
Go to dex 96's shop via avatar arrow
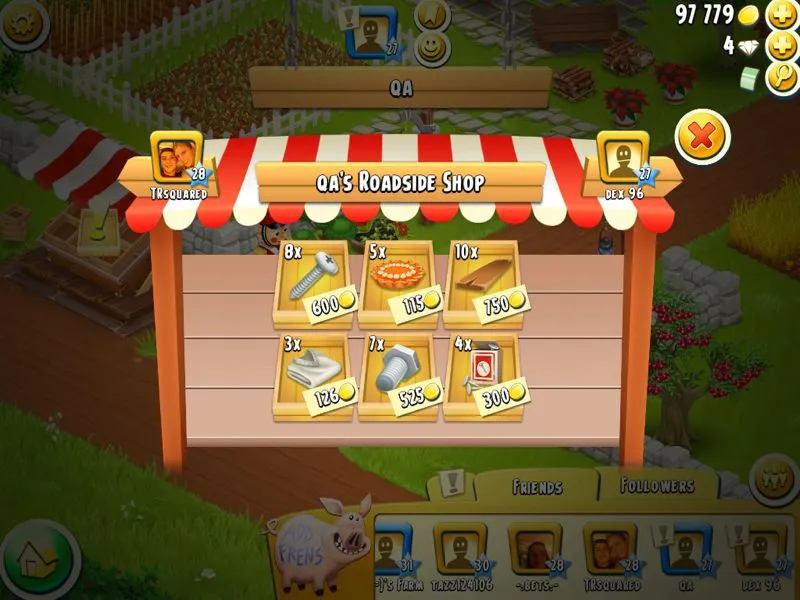coord(623,158)
